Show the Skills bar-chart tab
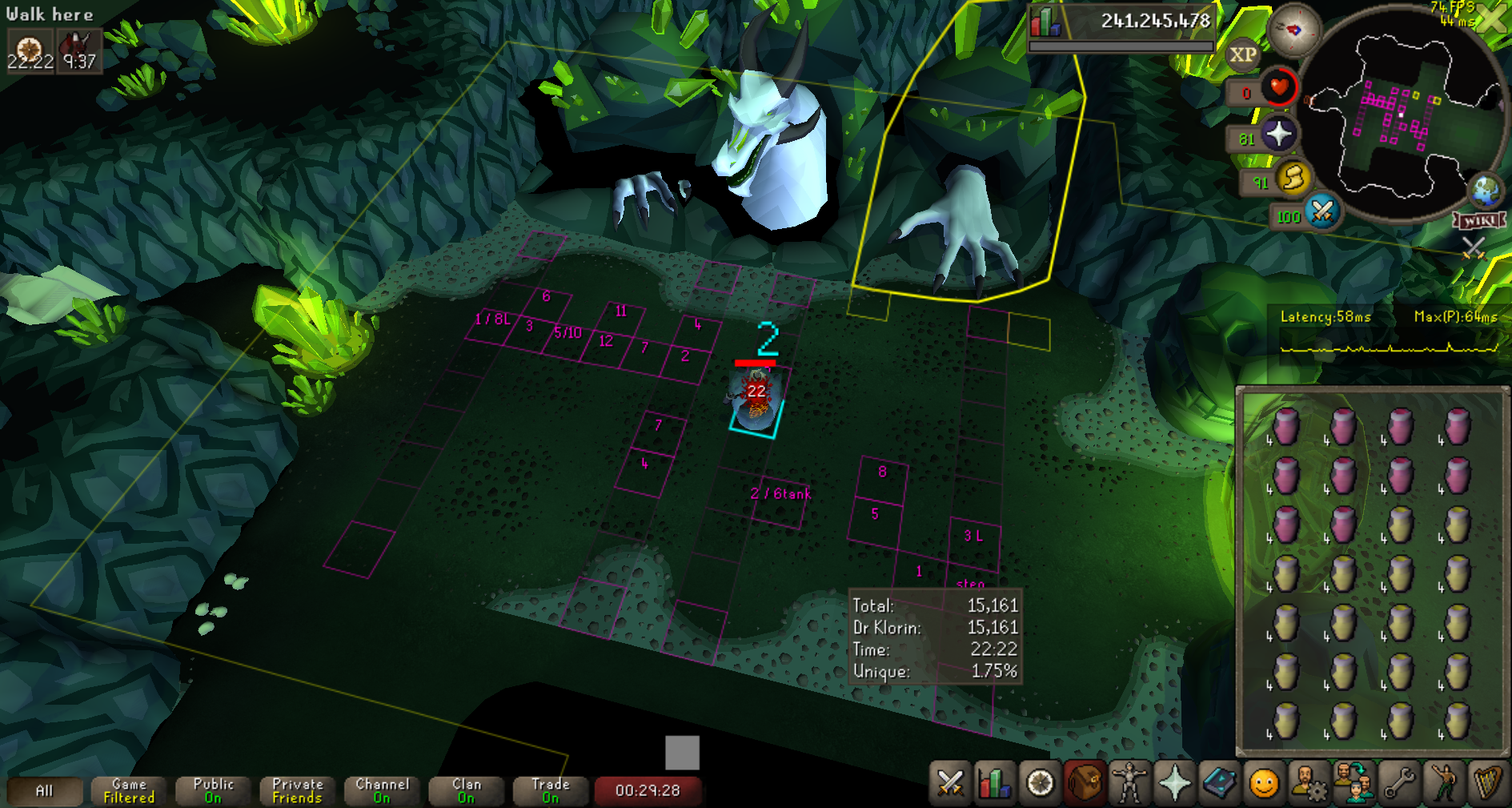 (x=995, y=782)
